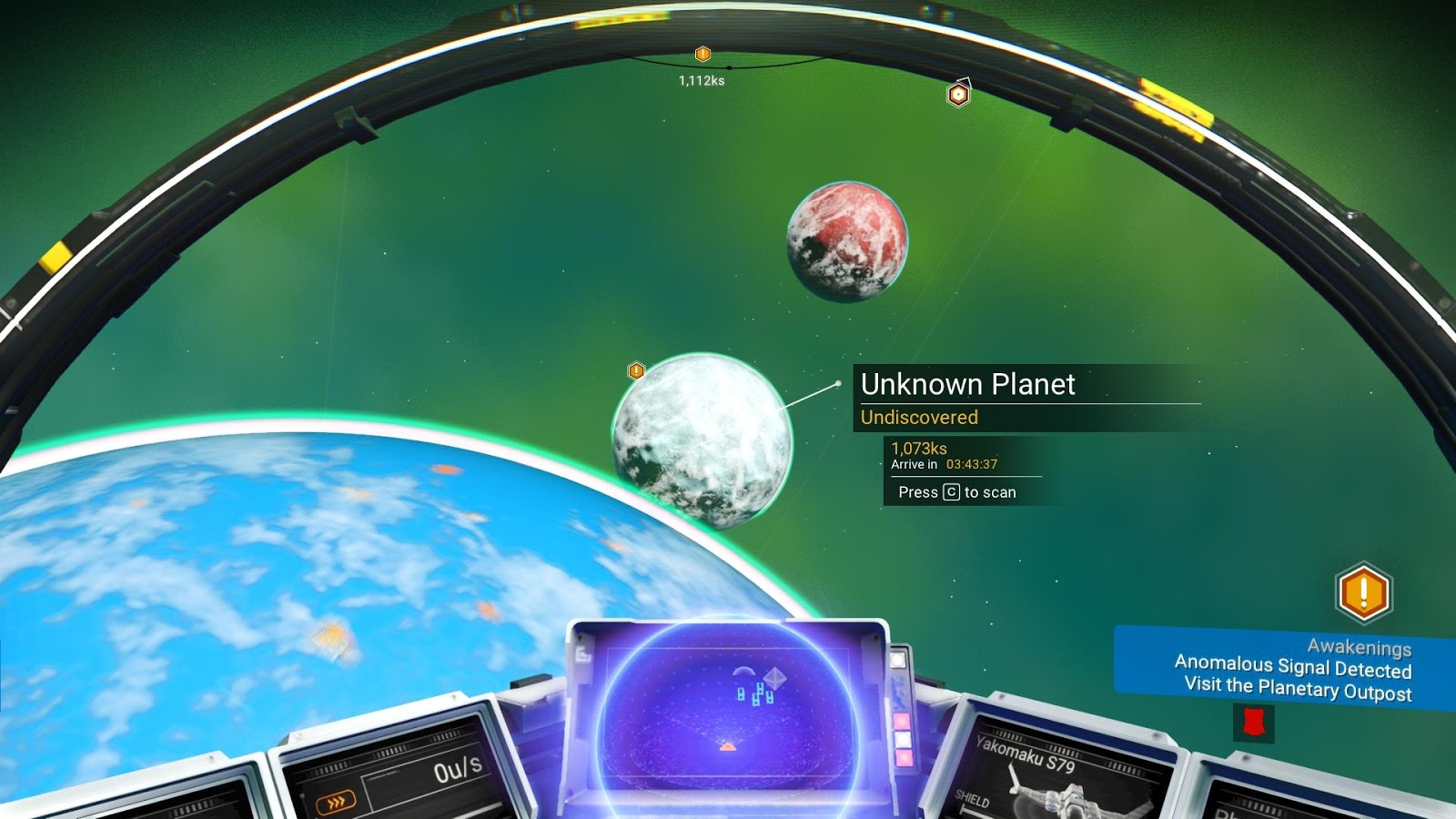
Task: Select the hexagonal beacon icon near canopy top right
Action: tap(956, 94)
